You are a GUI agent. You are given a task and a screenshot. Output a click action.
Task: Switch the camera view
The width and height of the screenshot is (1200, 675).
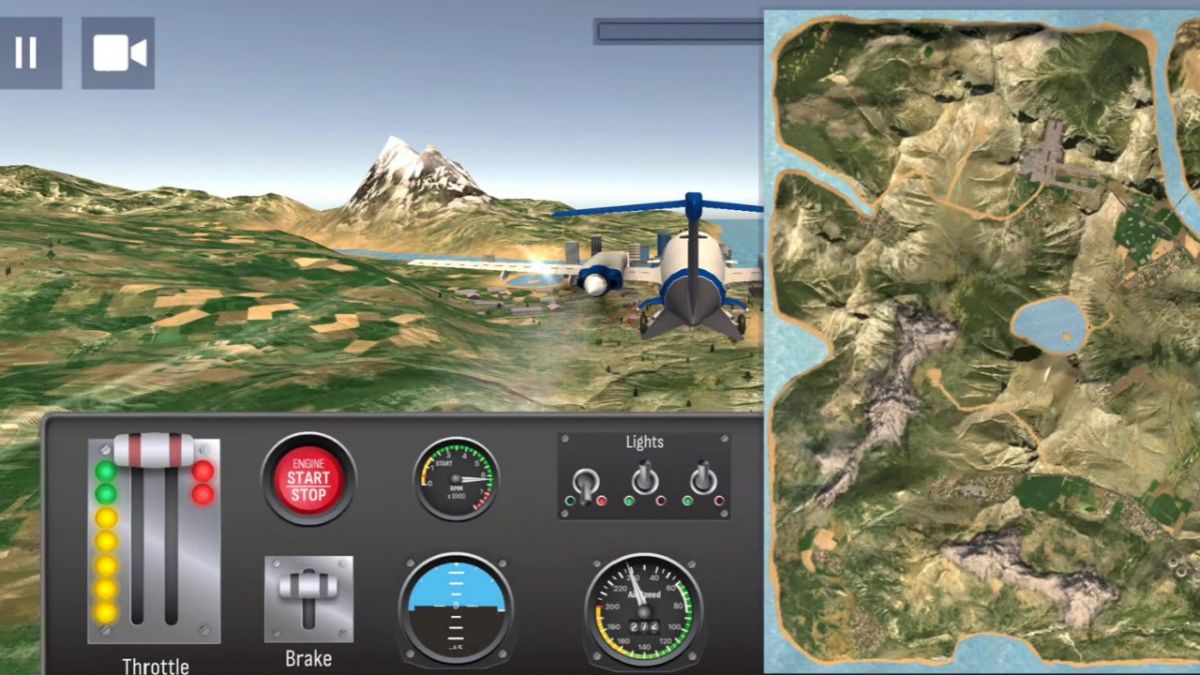[118, 53]
